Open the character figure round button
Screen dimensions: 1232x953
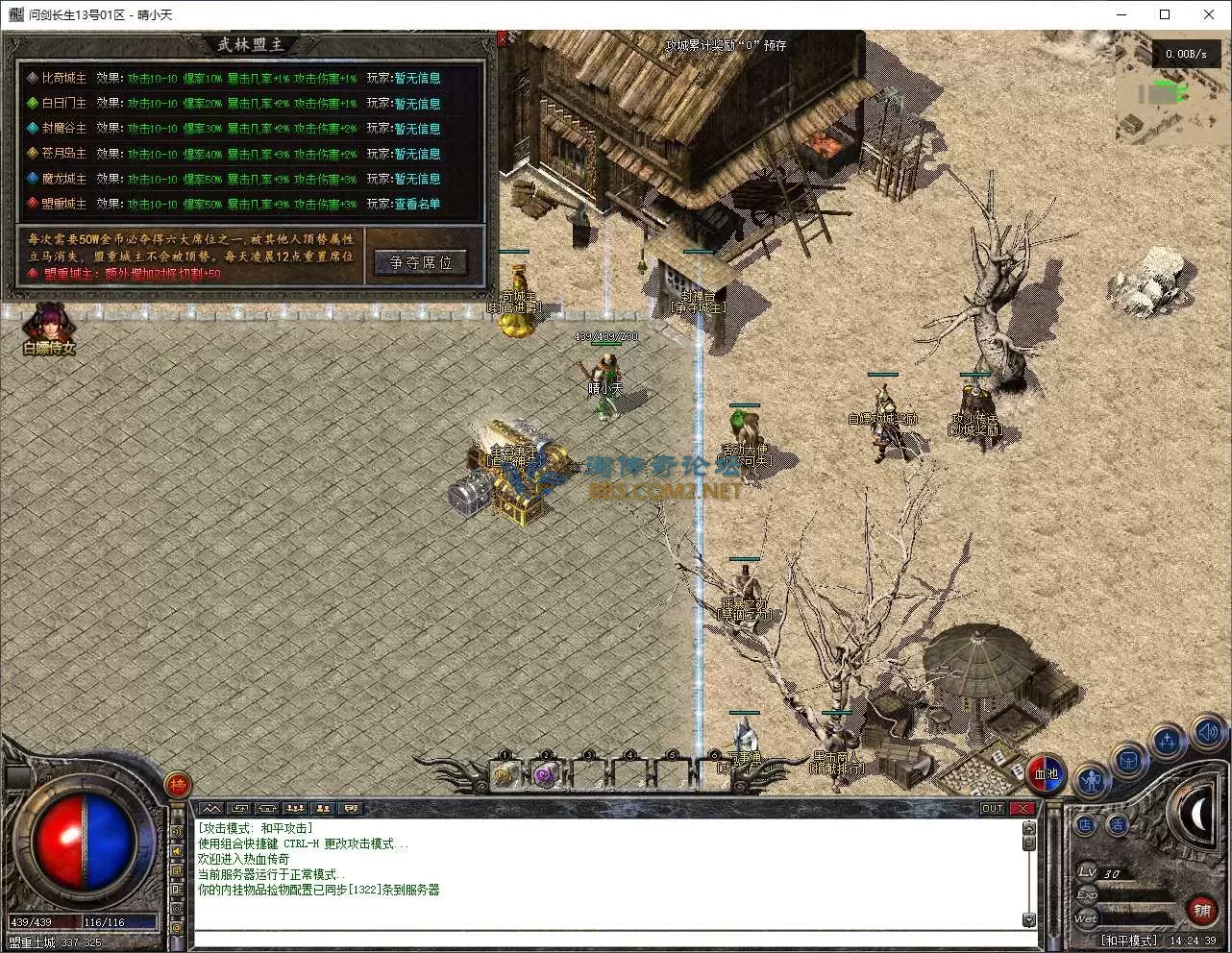1091,780
